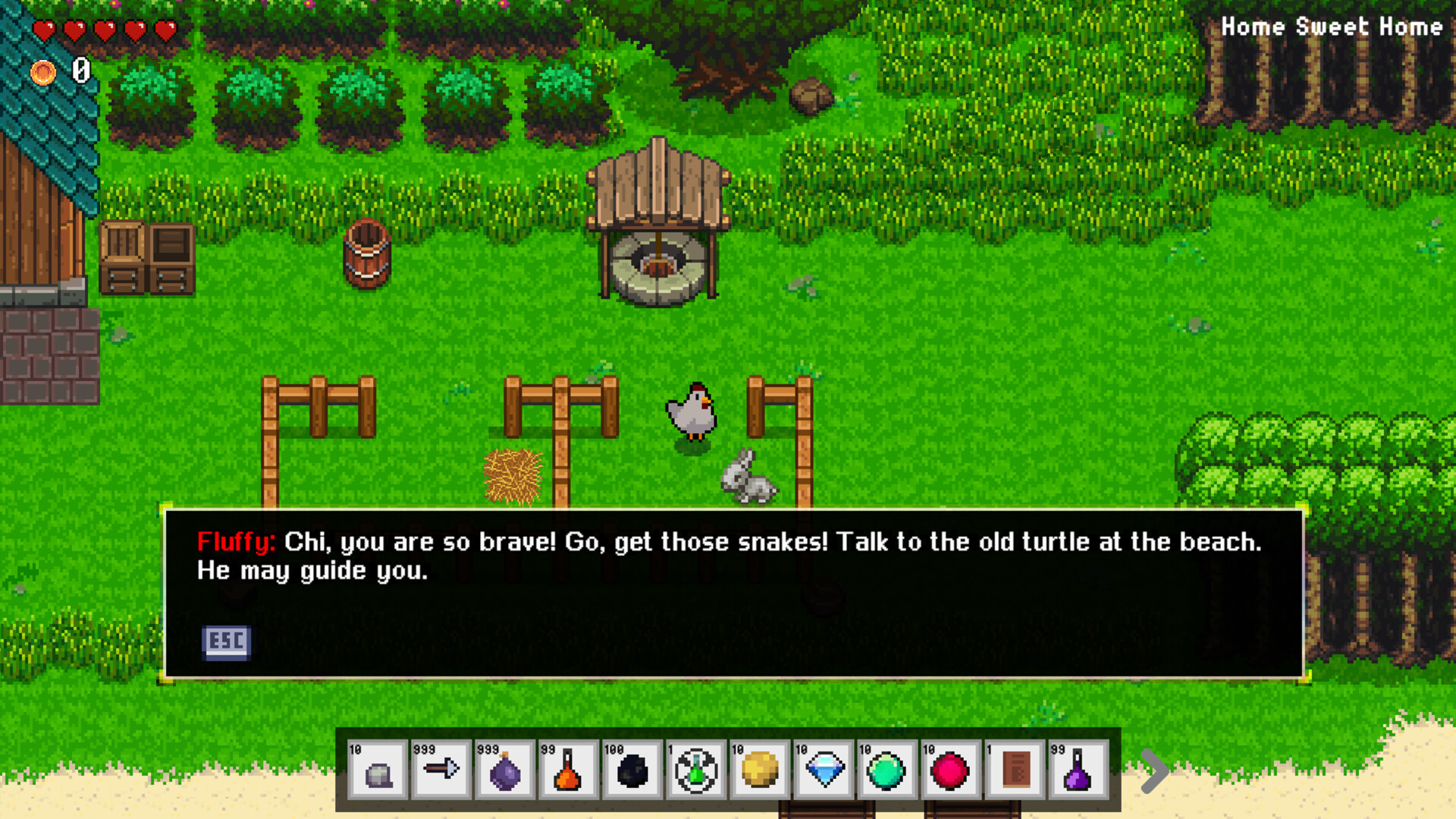
Task: Select the red orb in the hotbar
Action: pyautogui.click(x=950, y=771)
